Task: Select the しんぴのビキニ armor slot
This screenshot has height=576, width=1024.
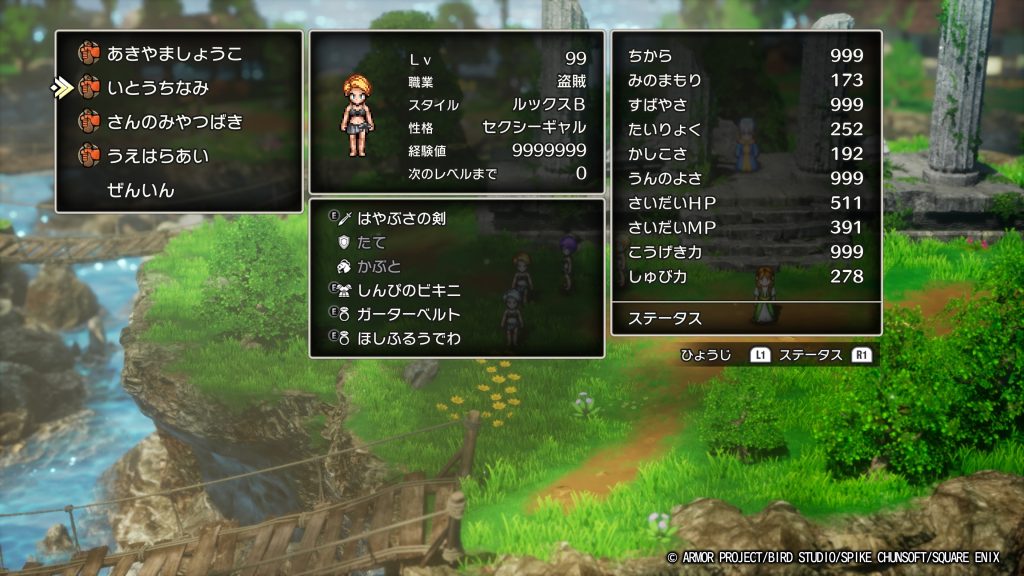Action: click(412, 290)
